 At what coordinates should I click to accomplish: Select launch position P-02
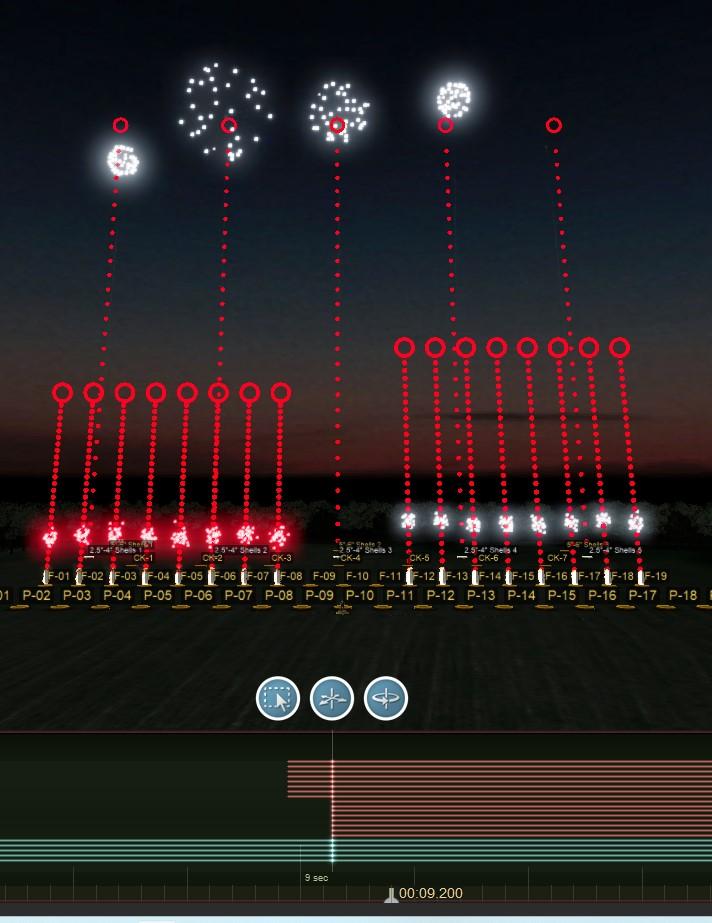coord(36,596)
